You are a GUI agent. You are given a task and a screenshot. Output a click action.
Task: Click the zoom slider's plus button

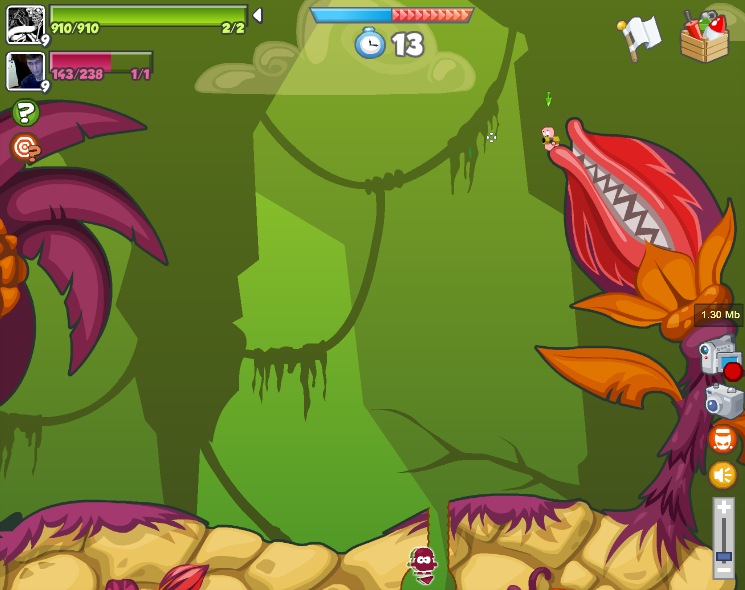(723, 508)
